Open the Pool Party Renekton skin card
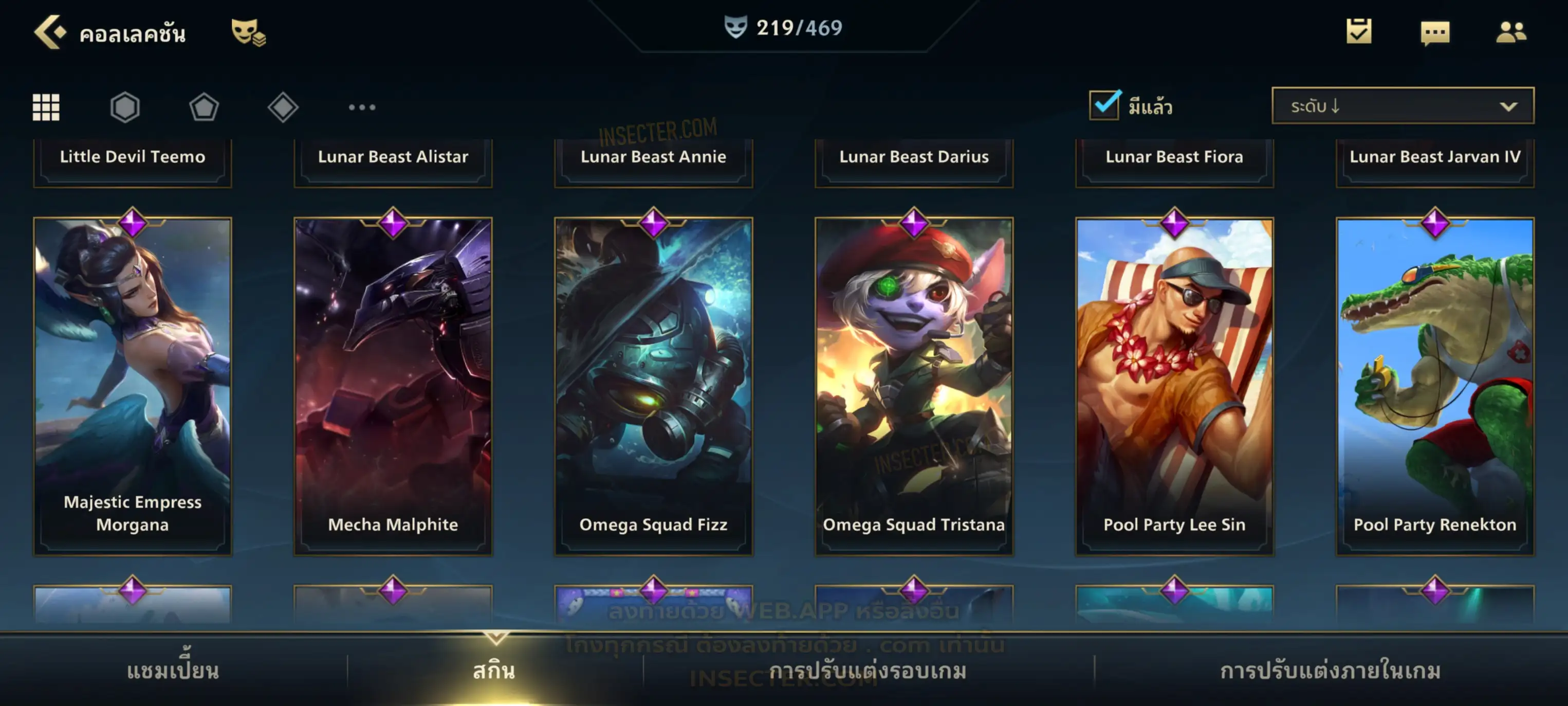 point(1435,386)
